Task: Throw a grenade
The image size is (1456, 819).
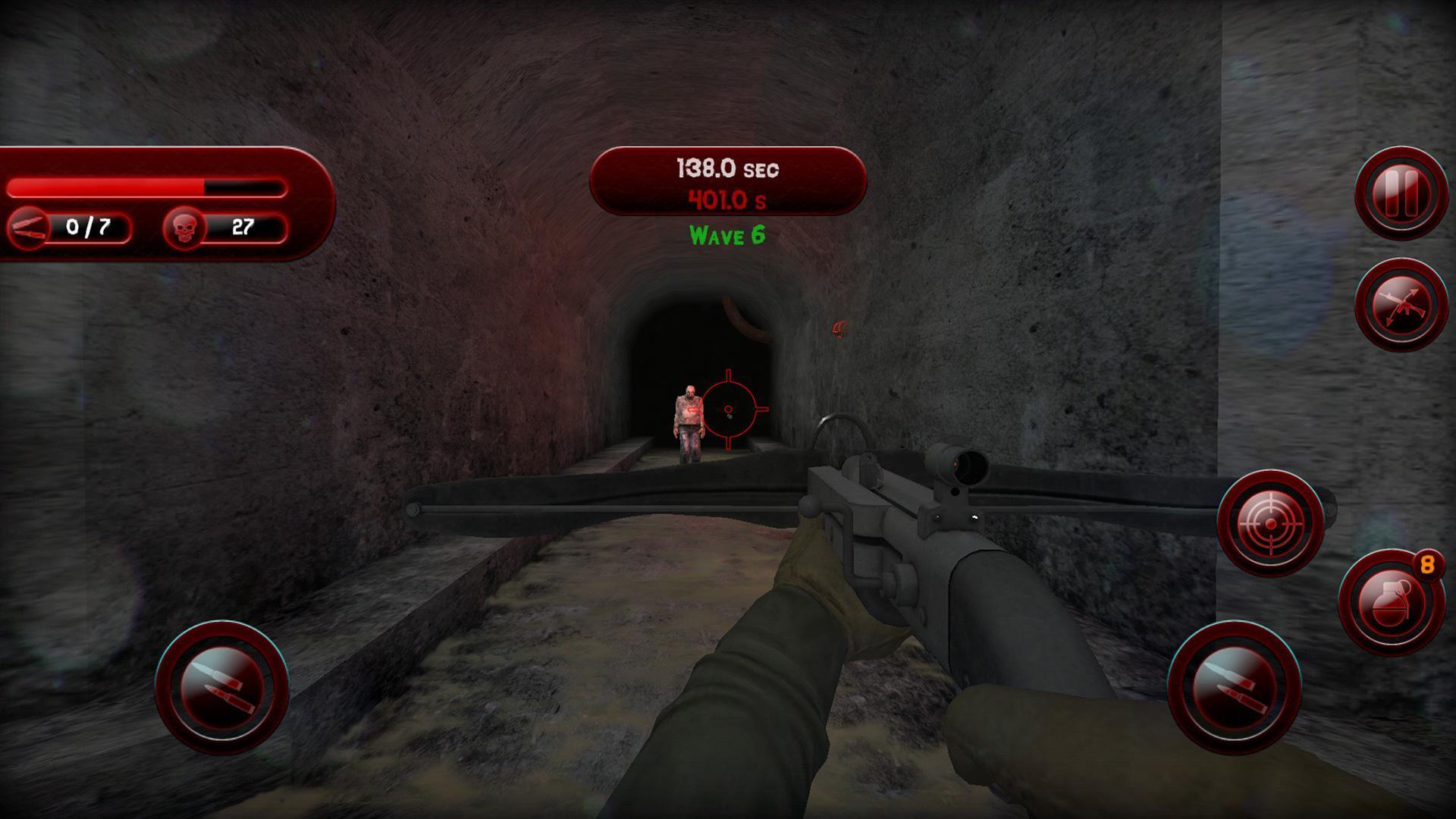Action: tap(1390, 602)
